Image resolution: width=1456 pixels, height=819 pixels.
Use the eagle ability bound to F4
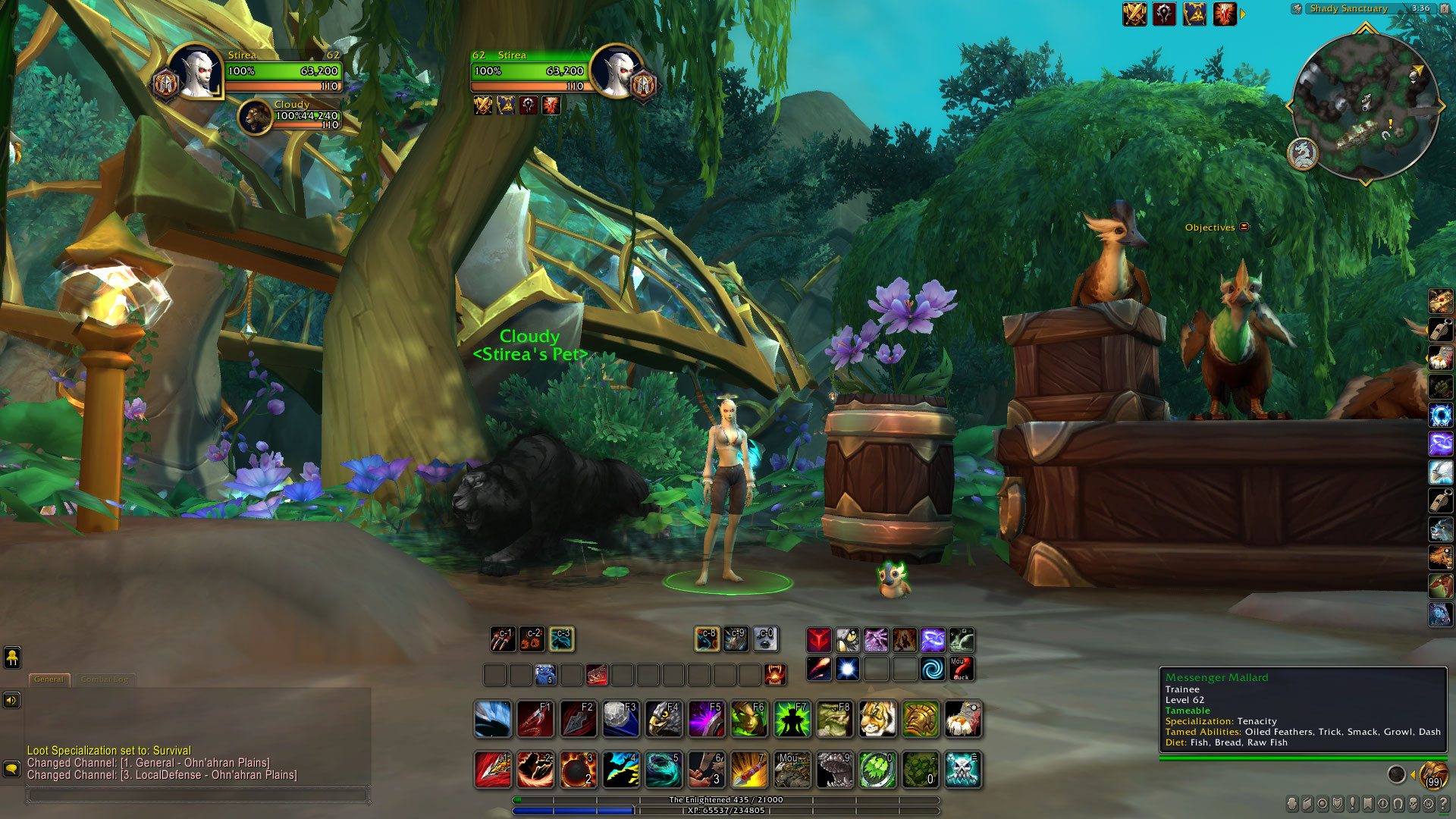click(x=664, y=719)
